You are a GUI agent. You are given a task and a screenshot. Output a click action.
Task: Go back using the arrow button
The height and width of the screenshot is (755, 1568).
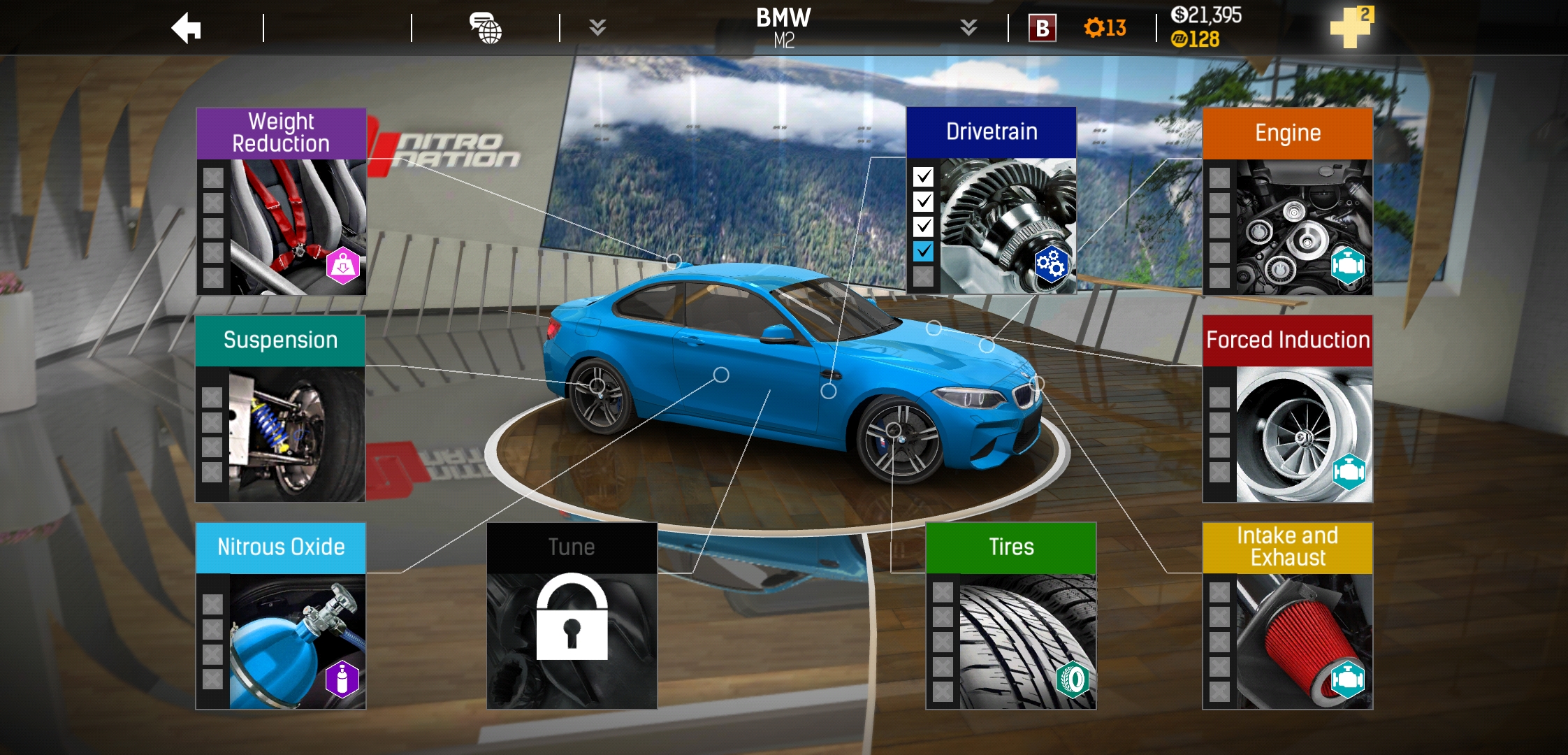point(187,29)
